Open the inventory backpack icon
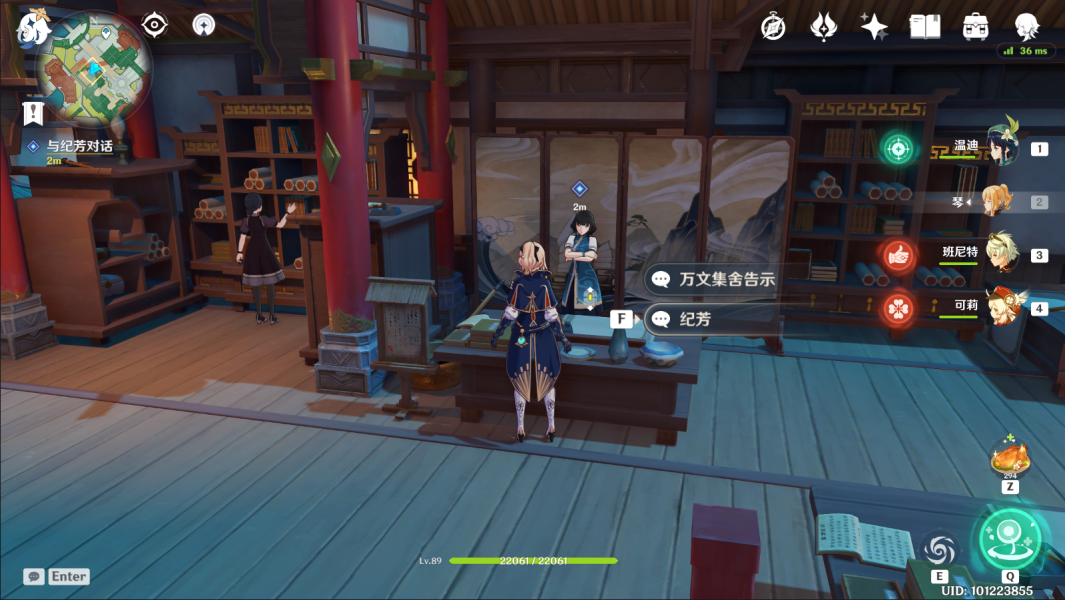This screenshot has width=1065, height=600. tap(975, 27)
